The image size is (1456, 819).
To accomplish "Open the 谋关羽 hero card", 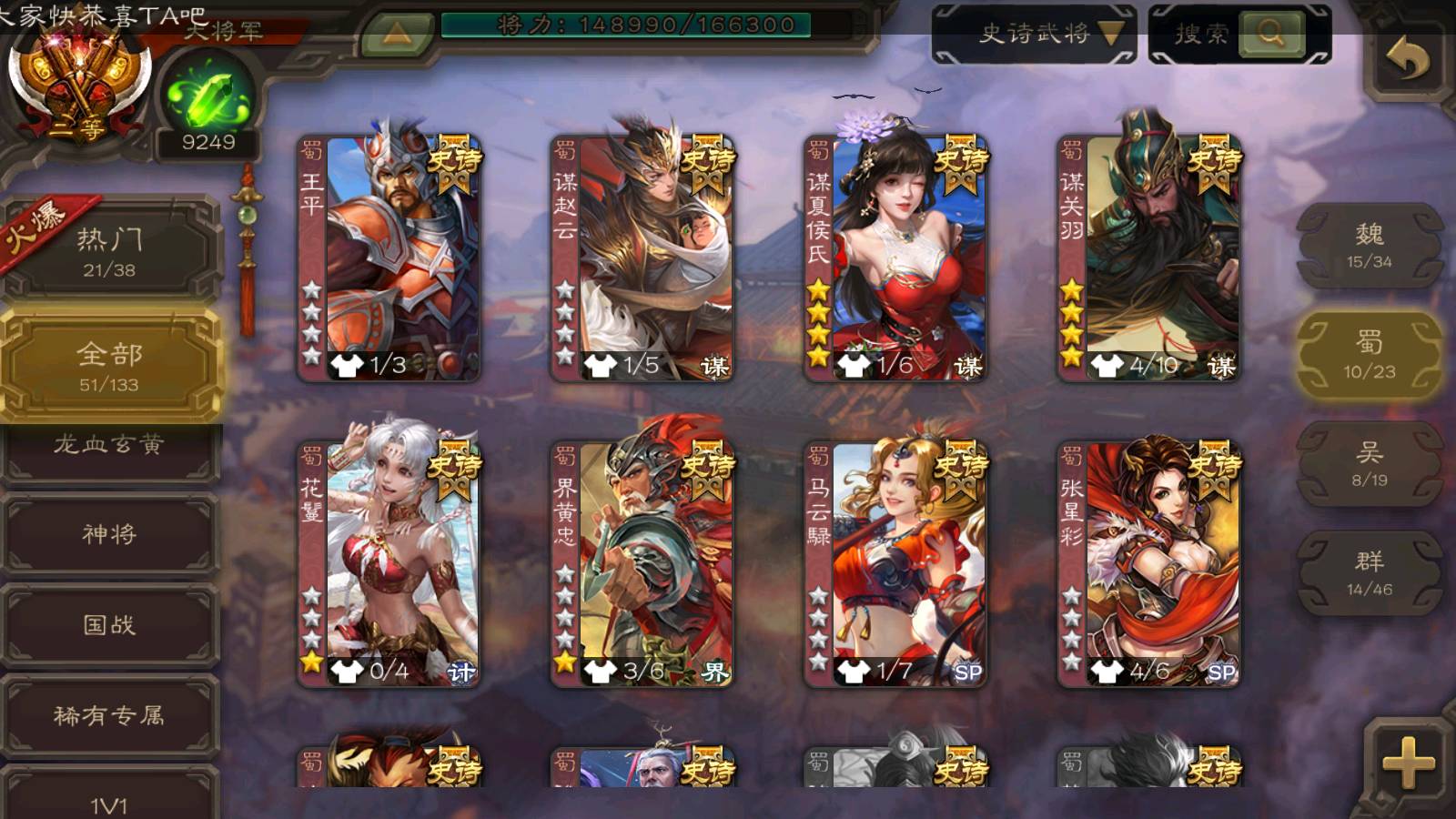I will coord(1149,258).
